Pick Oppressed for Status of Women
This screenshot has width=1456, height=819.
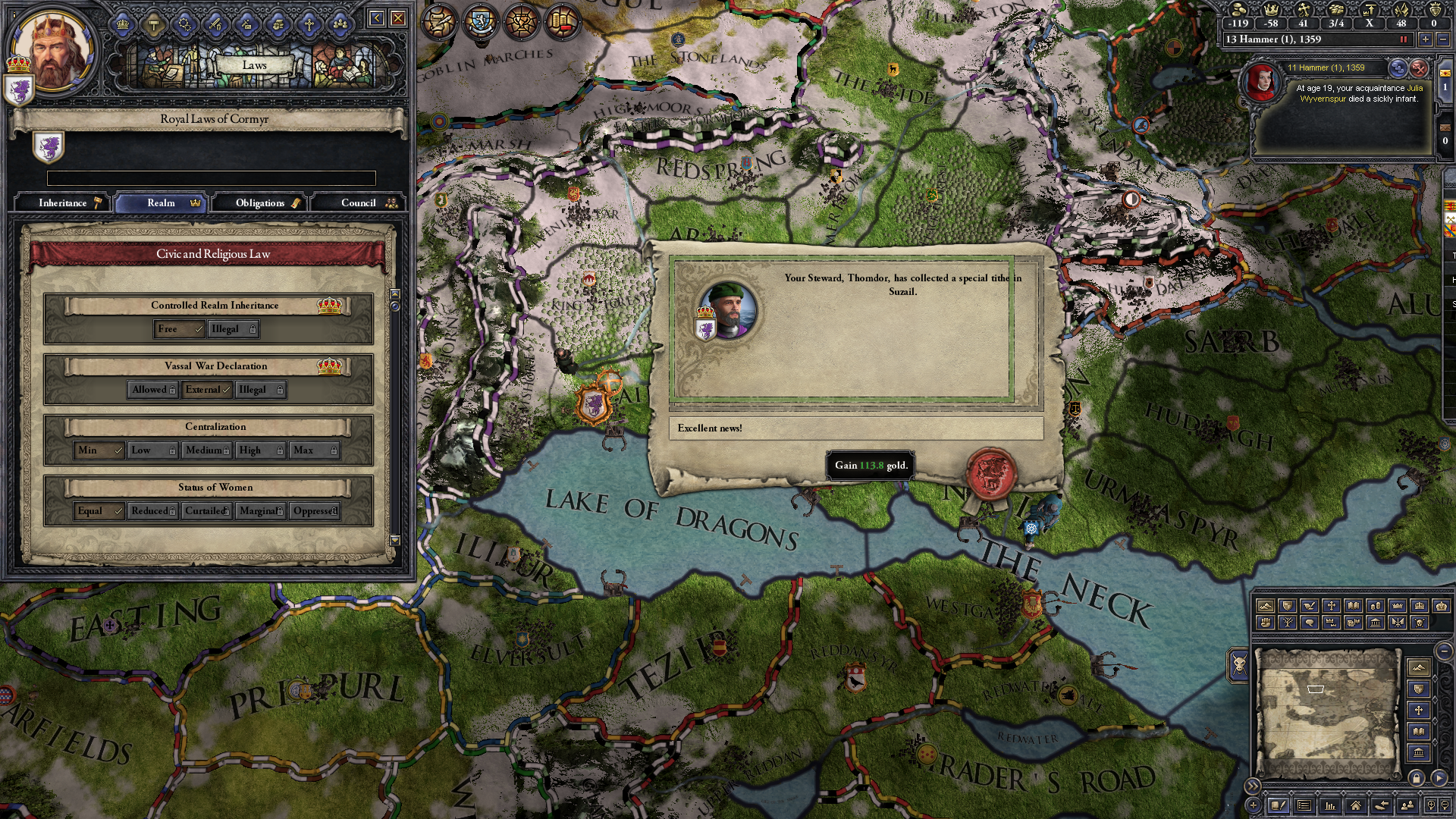315,511
